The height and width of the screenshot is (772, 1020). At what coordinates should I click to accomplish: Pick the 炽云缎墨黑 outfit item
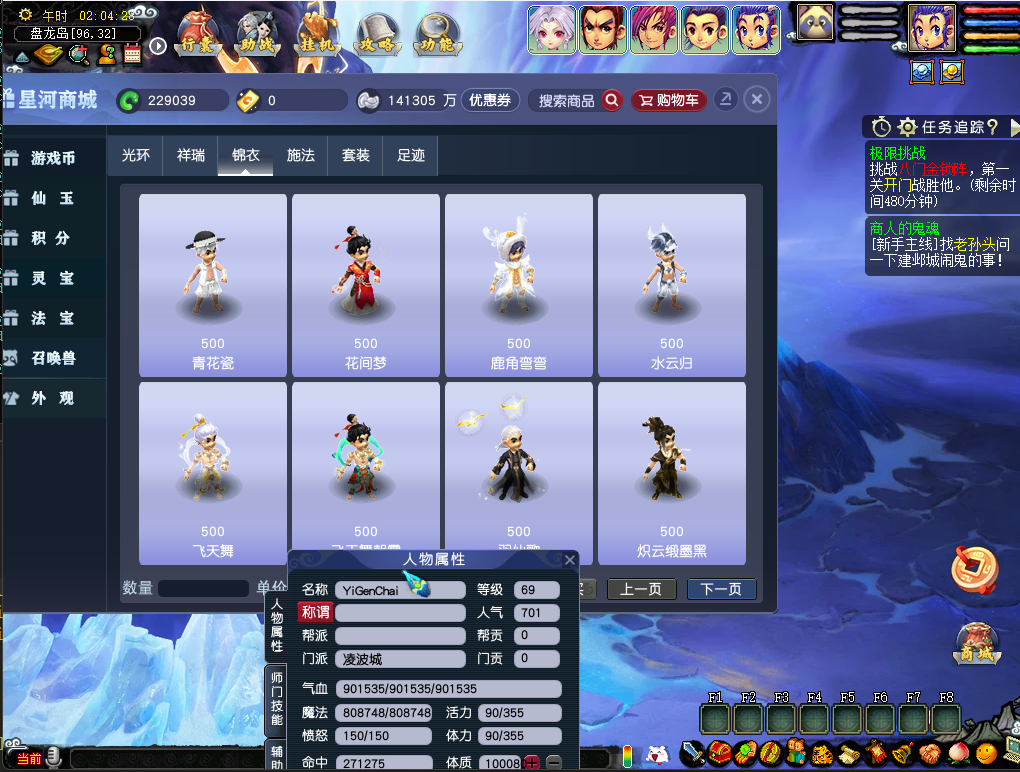click(672, 473)
